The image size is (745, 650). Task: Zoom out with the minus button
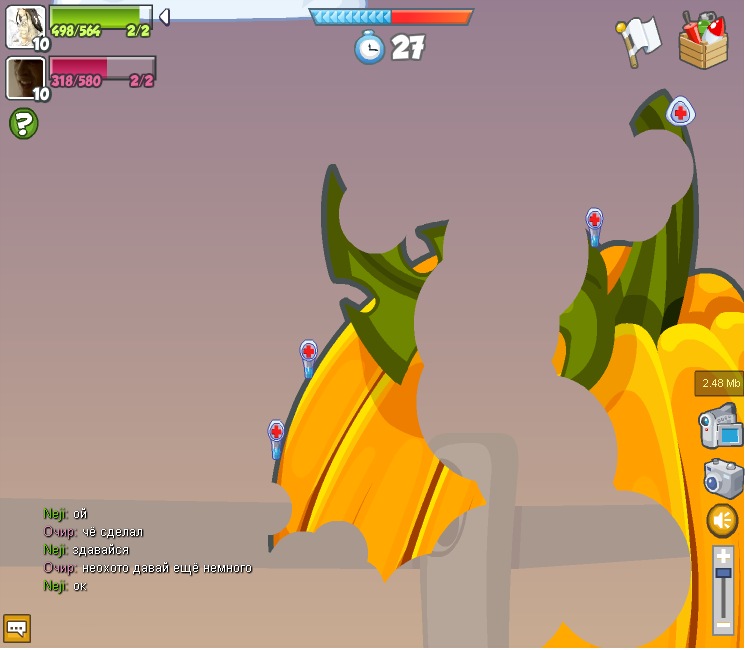[723, 623]
